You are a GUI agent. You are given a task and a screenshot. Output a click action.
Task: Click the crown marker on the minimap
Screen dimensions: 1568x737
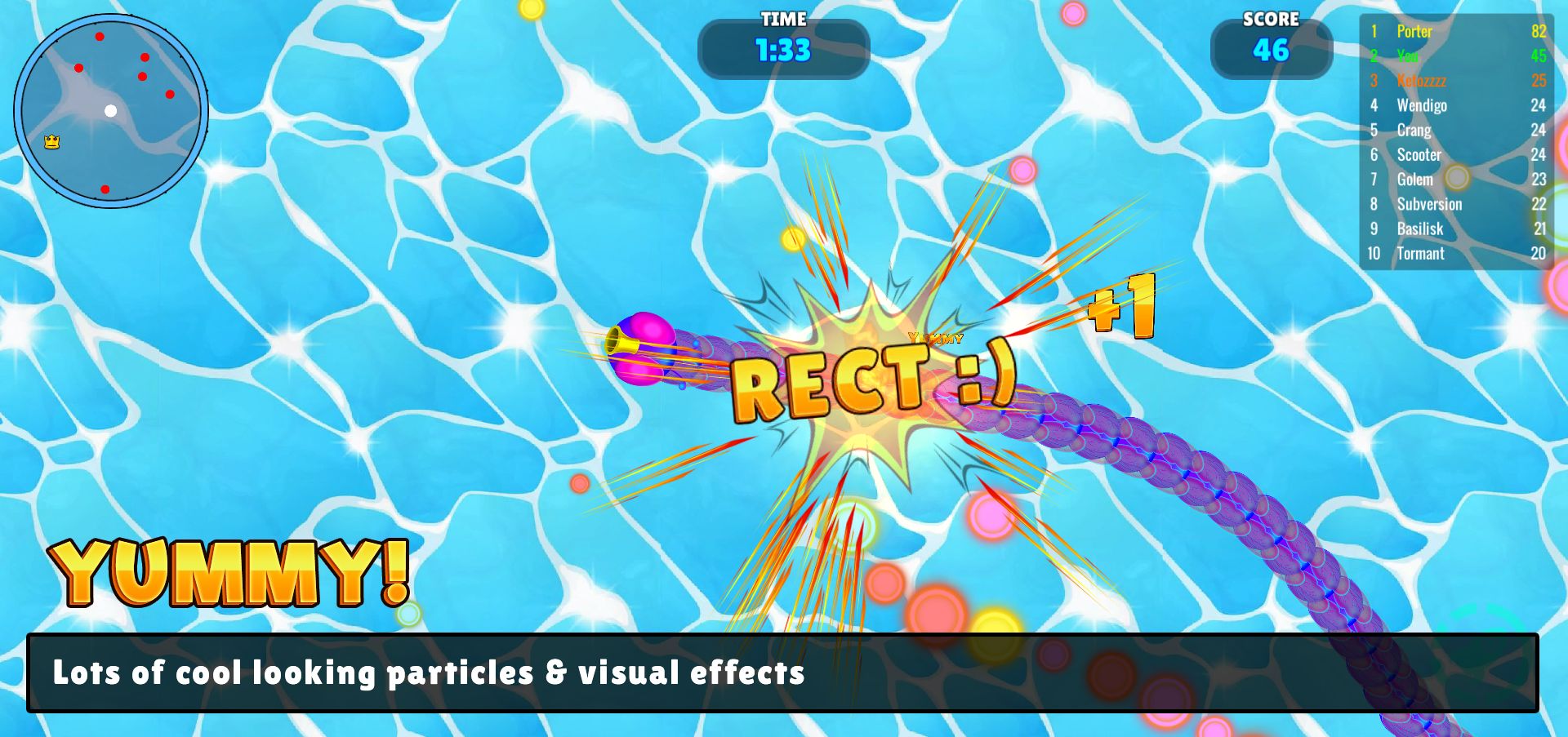tap(52, 142)
